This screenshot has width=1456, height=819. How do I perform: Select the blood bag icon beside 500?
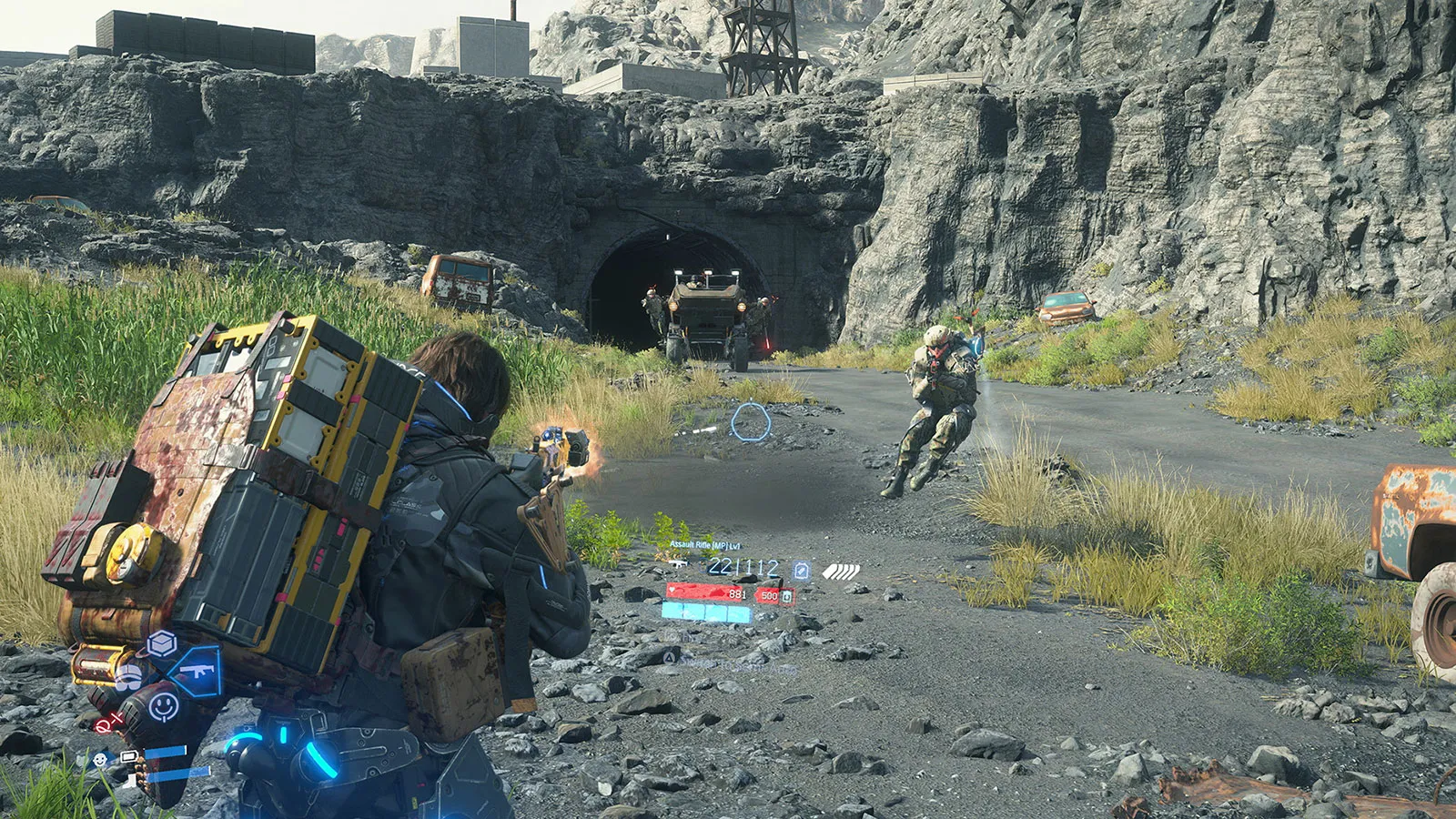click(x=788, y=596)
